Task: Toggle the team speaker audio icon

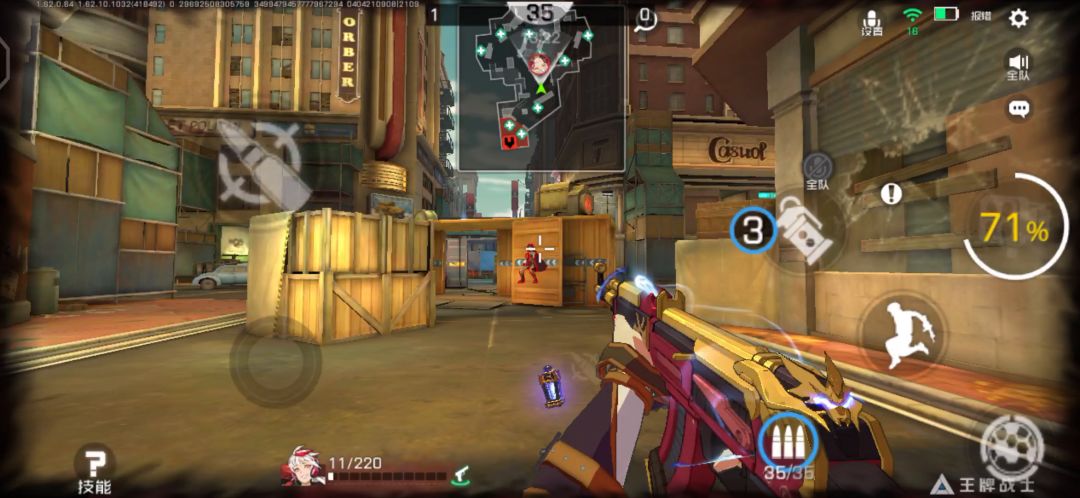Action: (1018, 66)
